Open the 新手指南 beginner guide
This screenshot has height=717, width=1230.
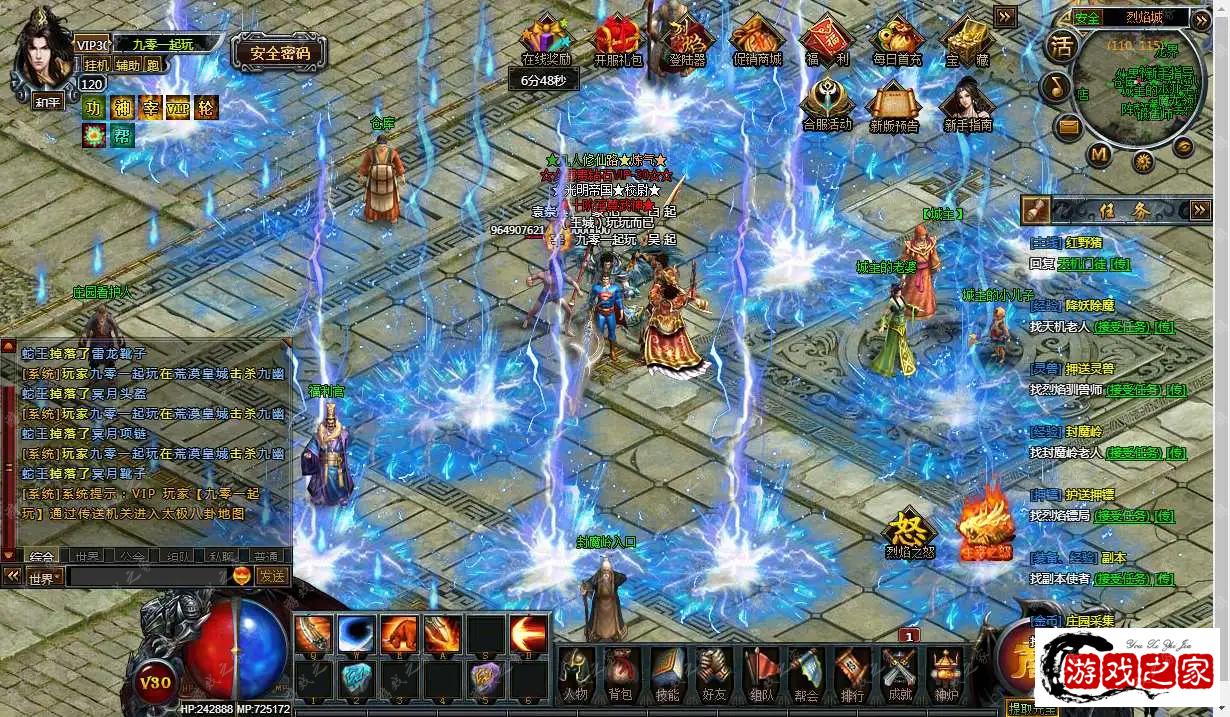[967, 105]
